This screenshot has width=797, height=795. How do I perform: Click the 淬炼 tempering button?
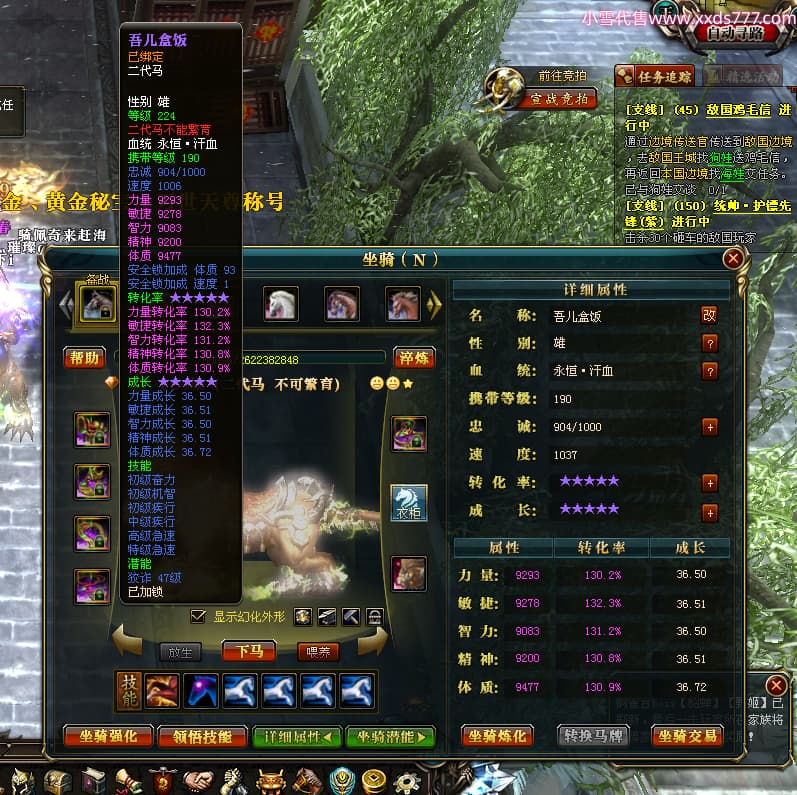[x=413, y=358]
